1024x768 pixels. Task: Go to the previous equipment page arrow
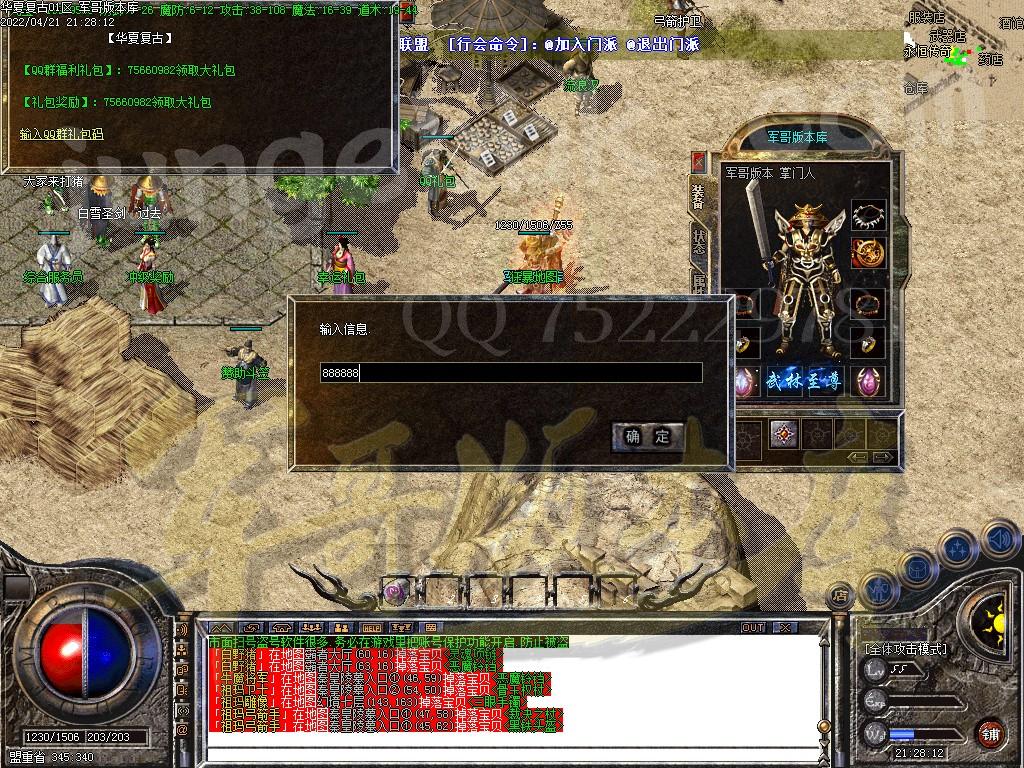coord(856,457)
